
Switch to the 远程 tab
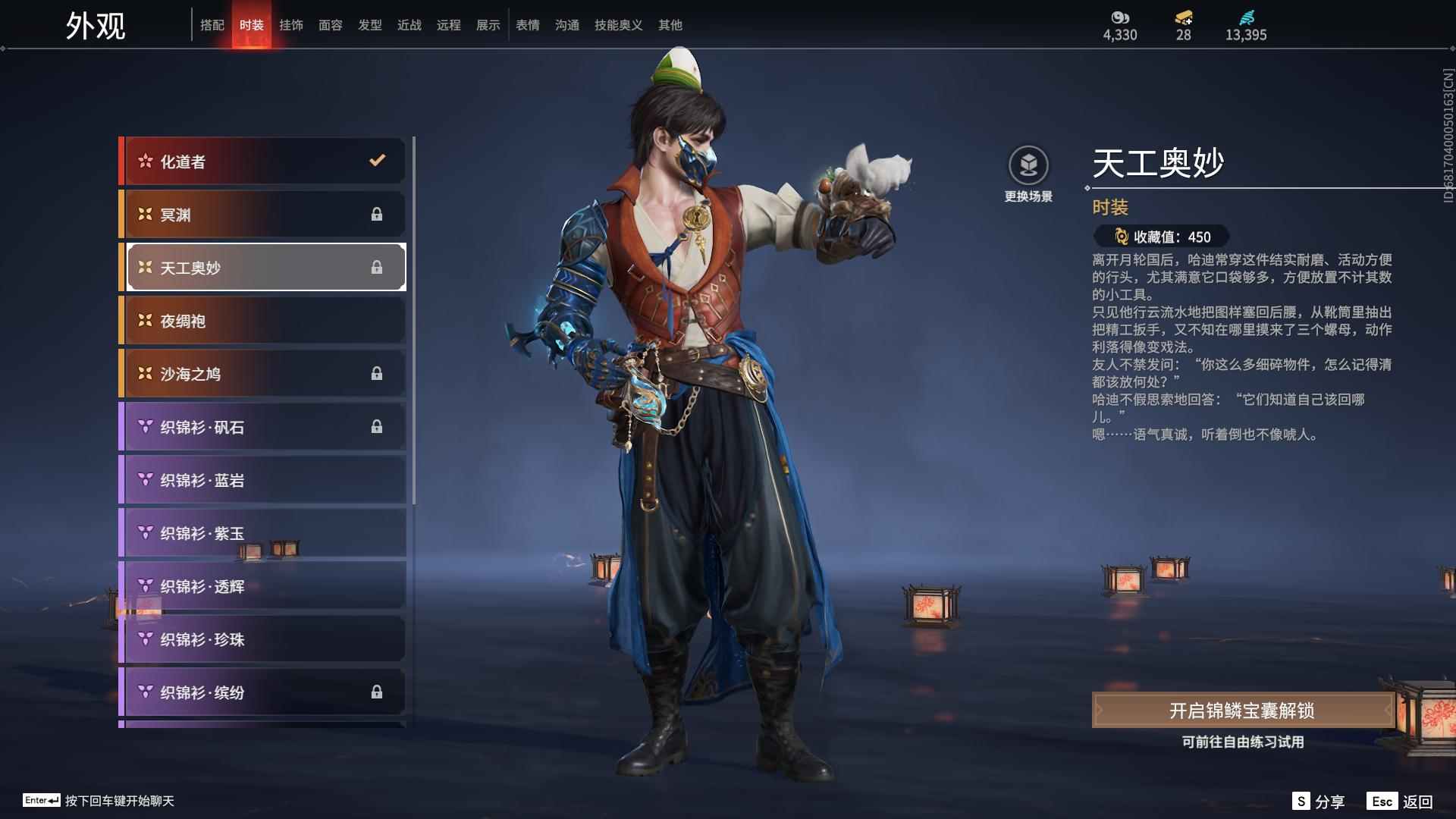click(x=449, y=25)
